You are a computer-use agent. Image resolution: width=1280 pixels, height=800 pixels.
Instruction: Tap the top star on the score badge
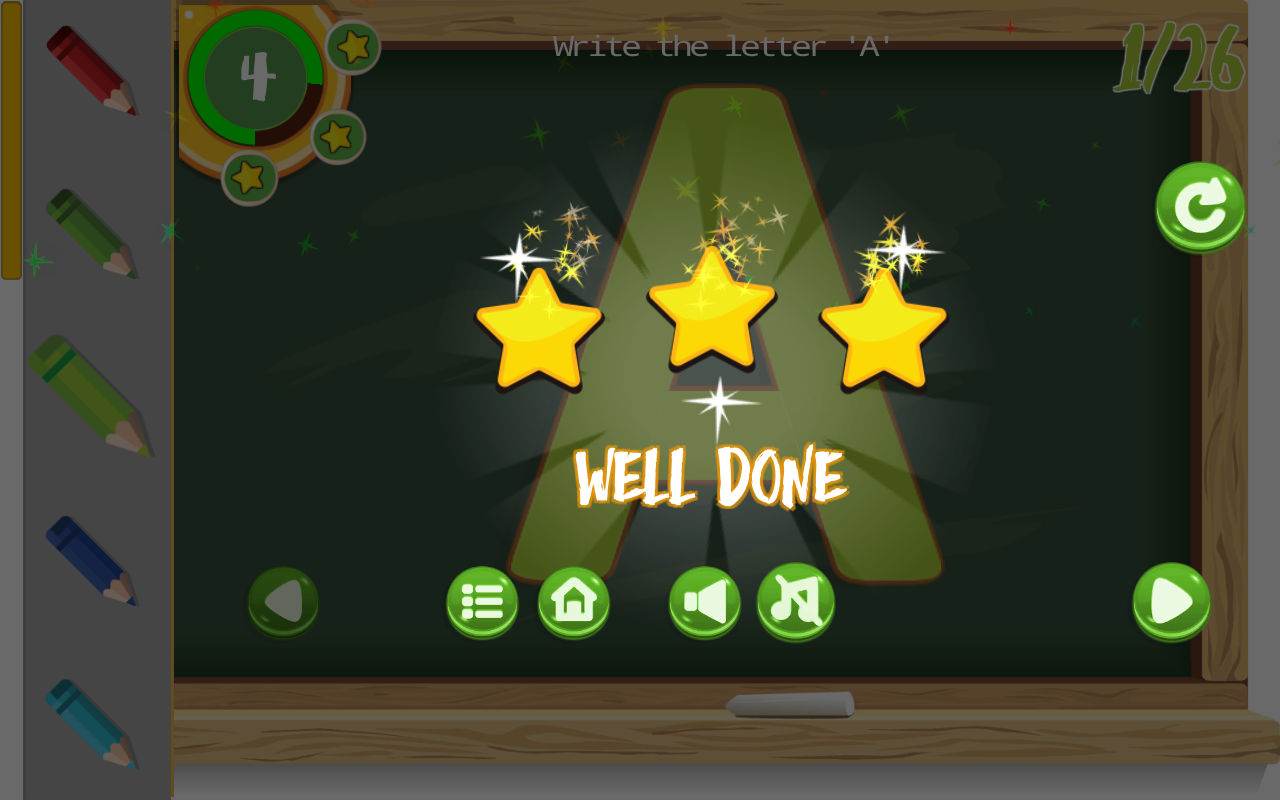(x=352, y=45)
